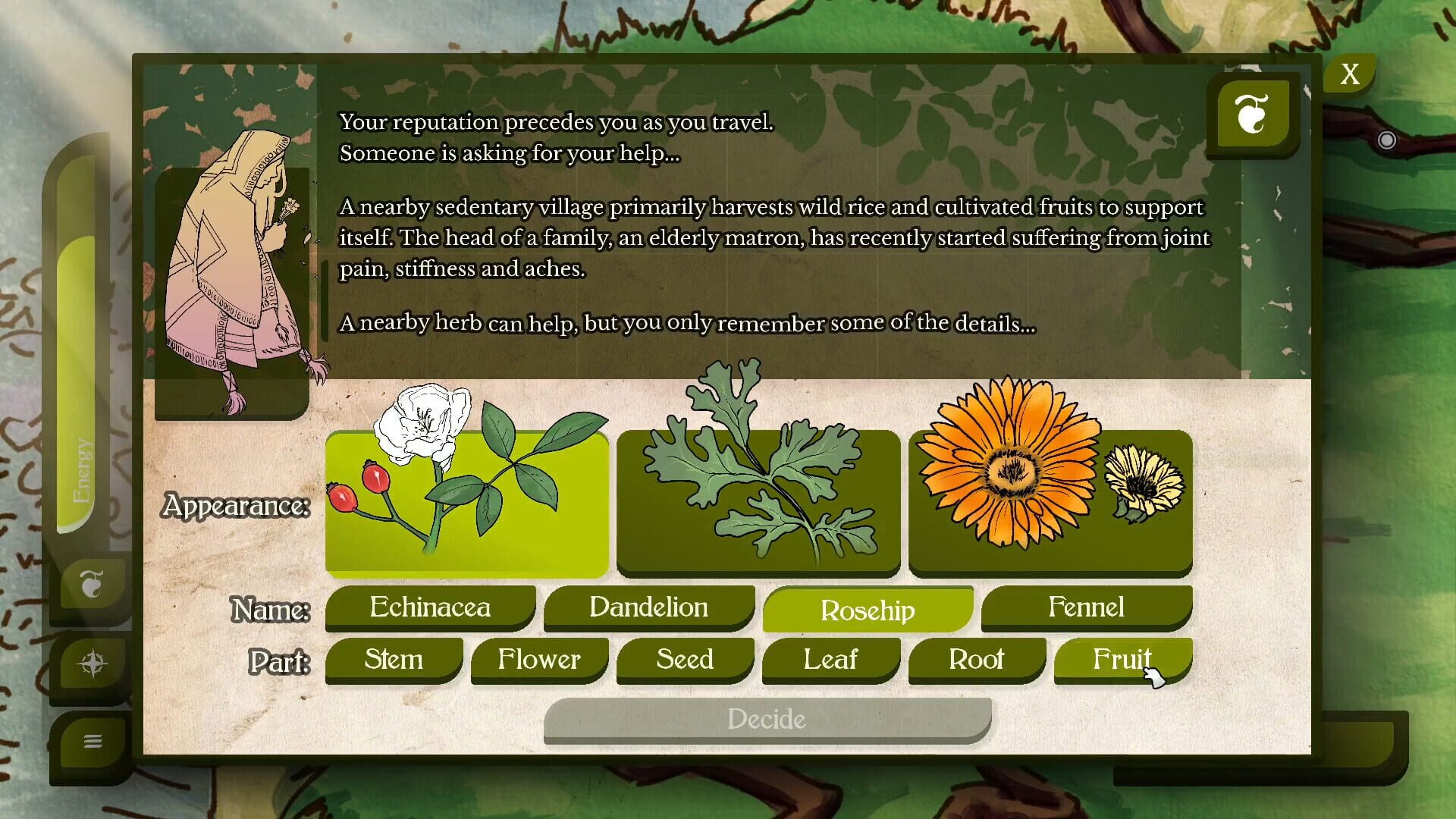
Task: Click the round map marker on the branch
Action: point(1388,140)
